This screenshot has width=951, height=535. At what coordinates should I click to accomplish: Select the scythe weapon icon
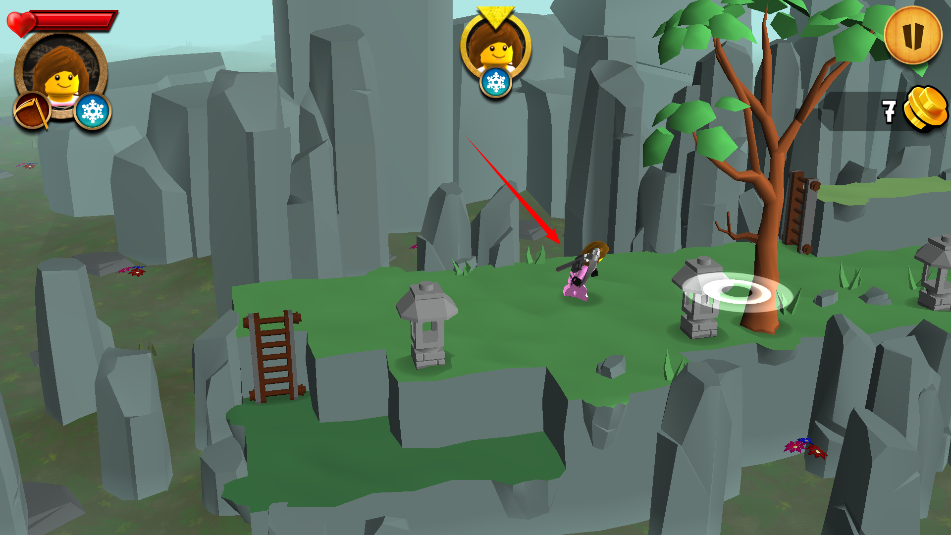pyautogui.click(x=31, y=111)
